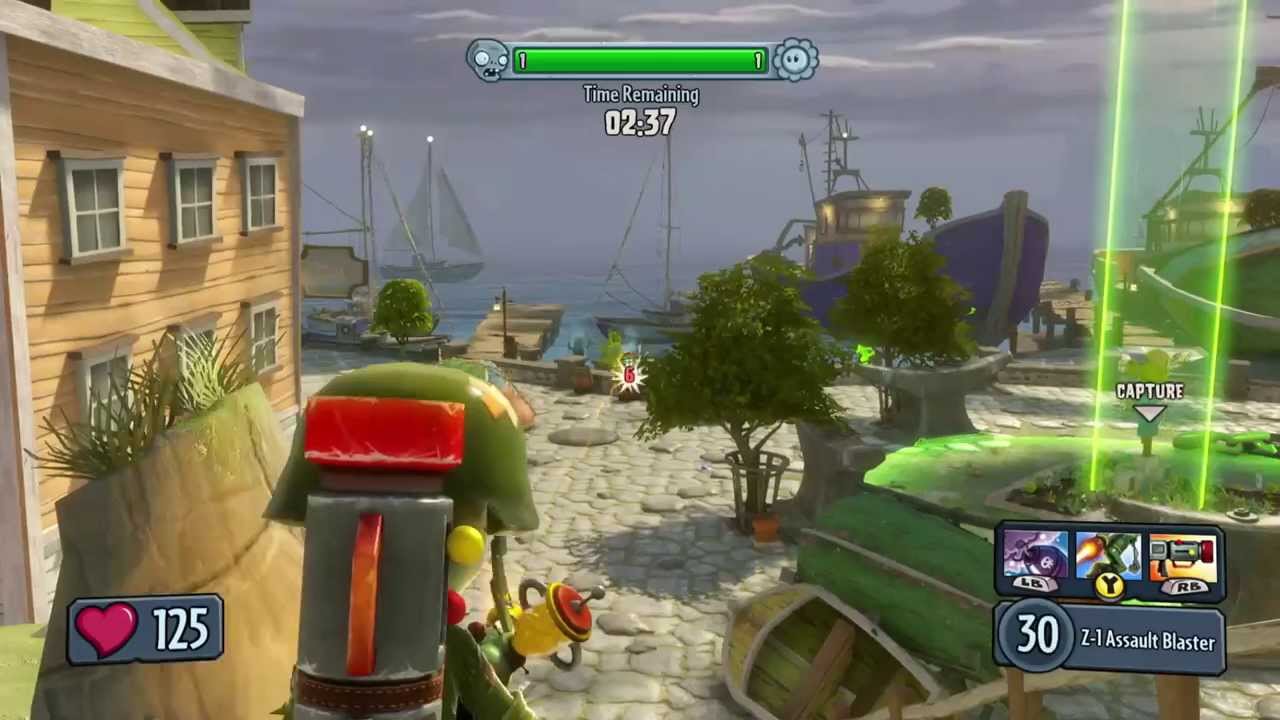Viewport: 1280px width, 720px height.
Task: Click the Time Remaining header text
Action: (x=640, y=94)
